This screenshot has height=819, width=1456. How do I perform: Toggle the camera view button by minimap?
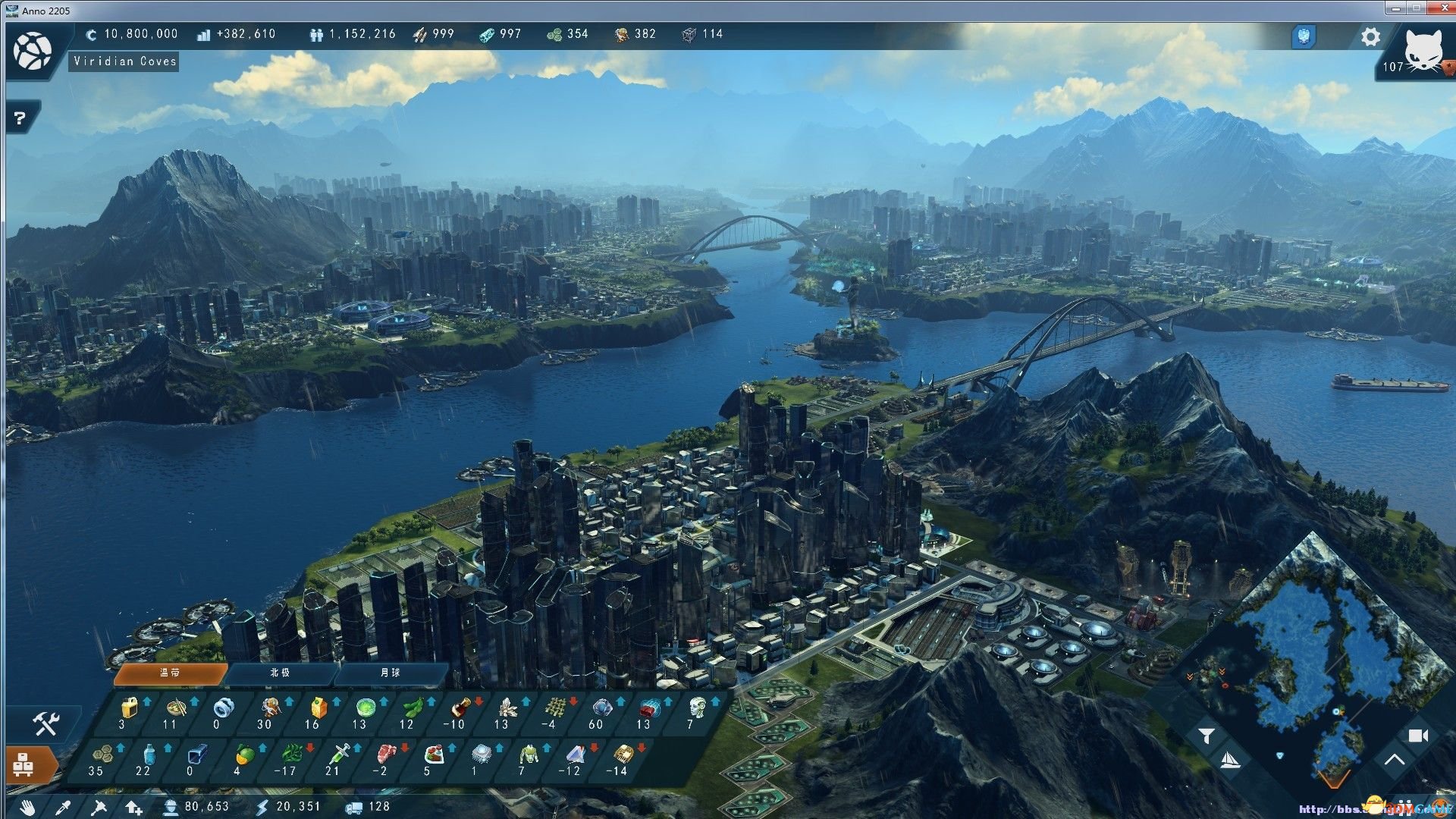coord(1417,736)
